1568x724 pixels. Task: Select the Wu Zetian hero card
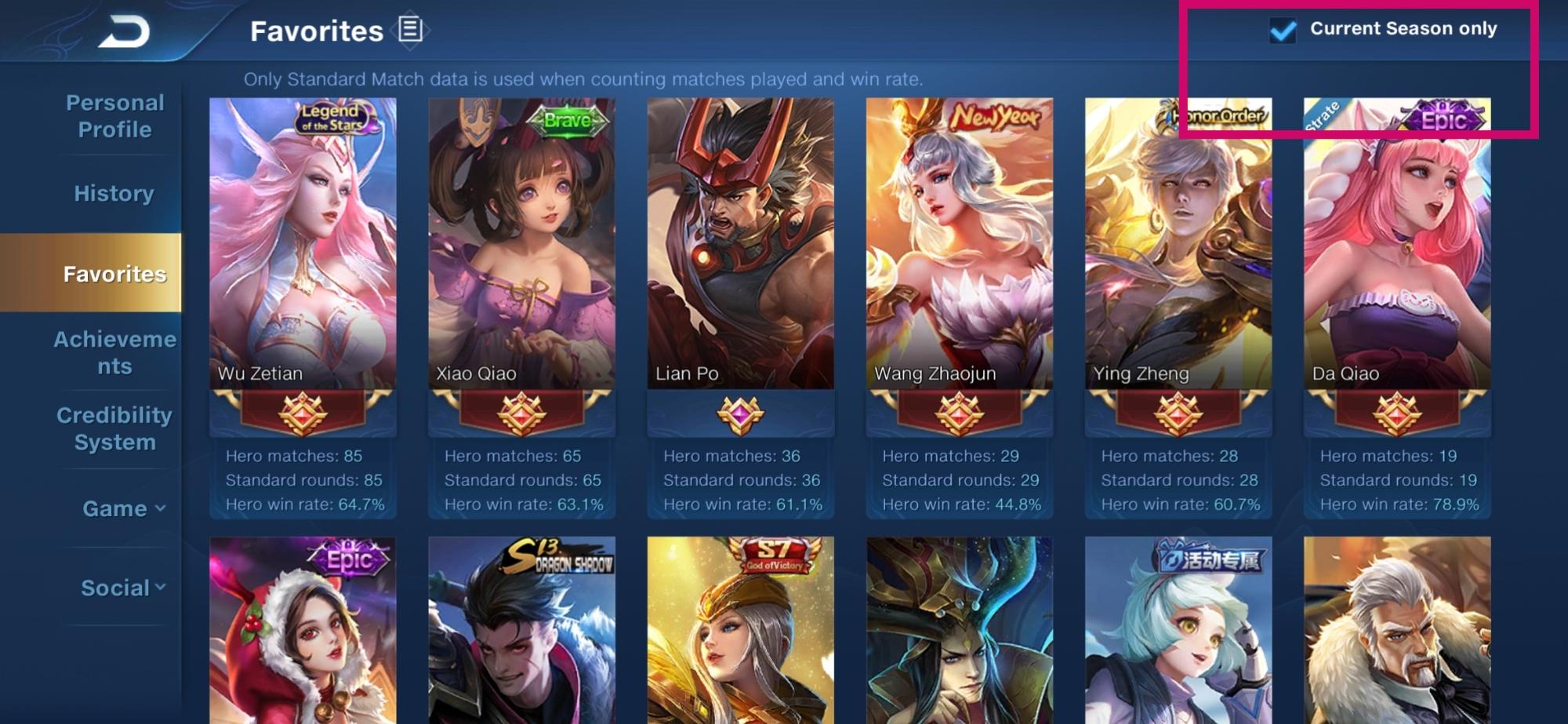click(x=303, y=243)
